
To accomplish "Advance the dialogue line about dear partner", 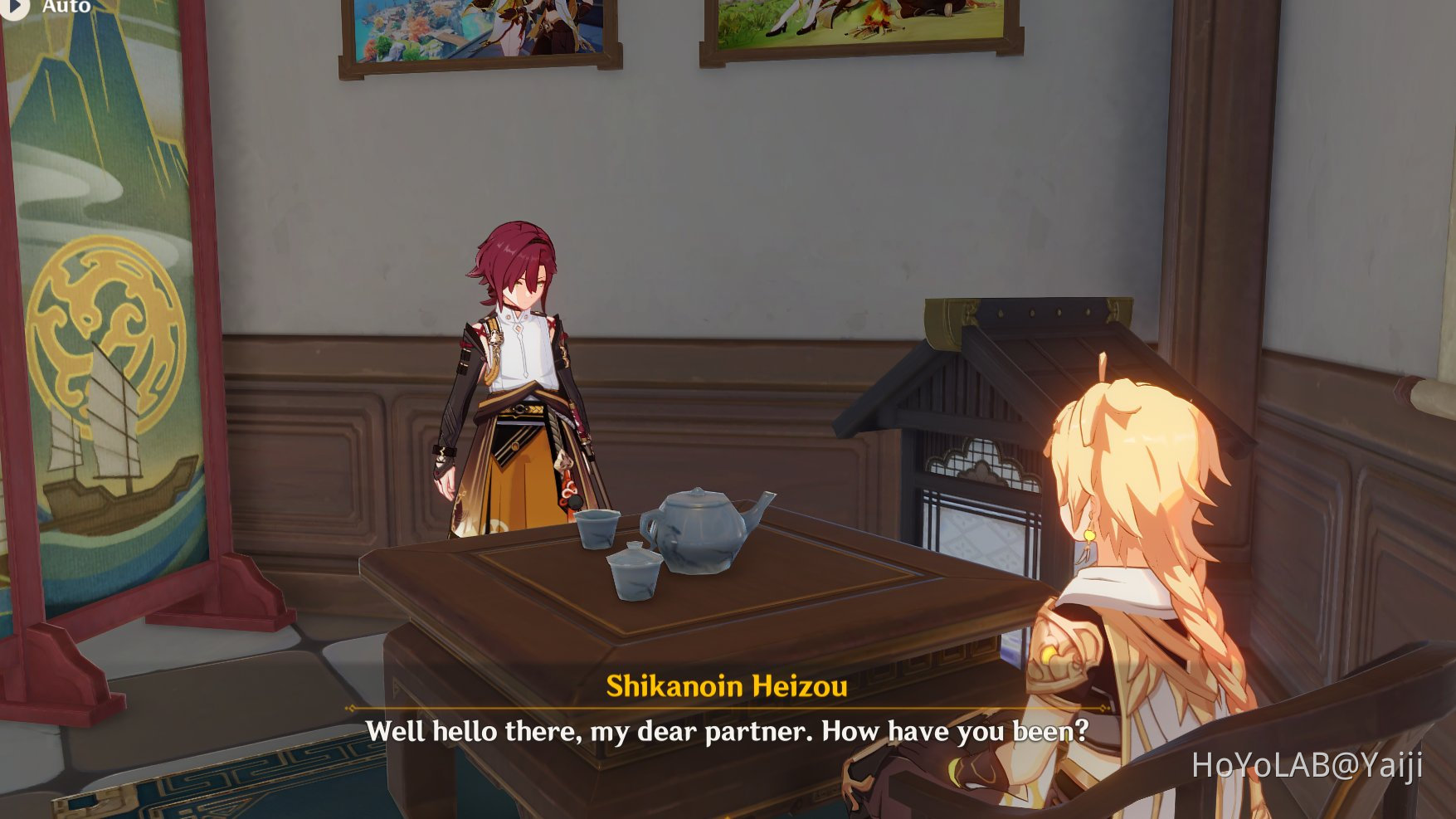I will 730,731.
